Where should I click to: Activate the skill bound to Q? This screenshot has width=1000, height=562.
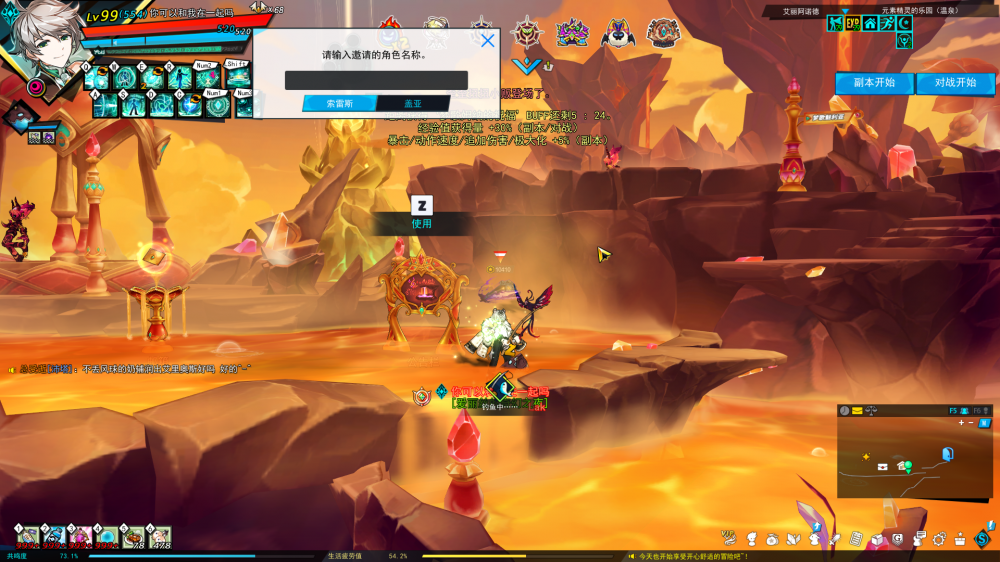(98, 77)
